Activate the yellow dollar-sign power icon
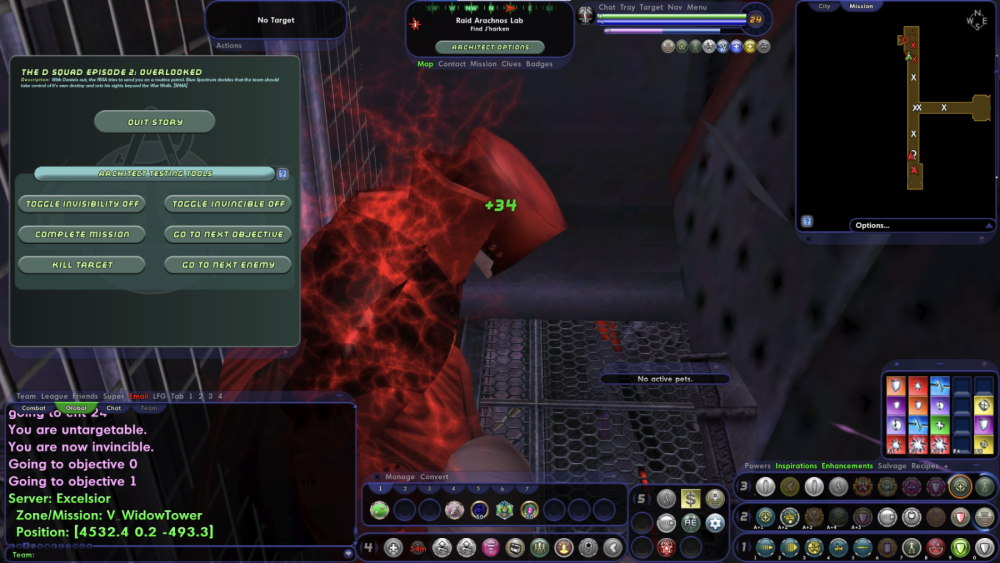This screenshot has height=563, width=1000. pos(691,498)
